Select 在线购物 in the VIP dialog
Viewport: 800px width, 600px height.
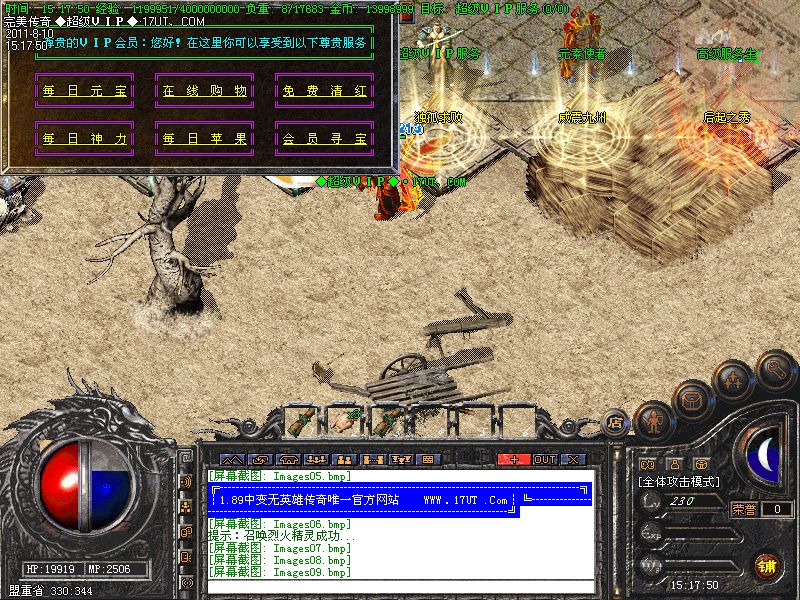pos(203,91)
